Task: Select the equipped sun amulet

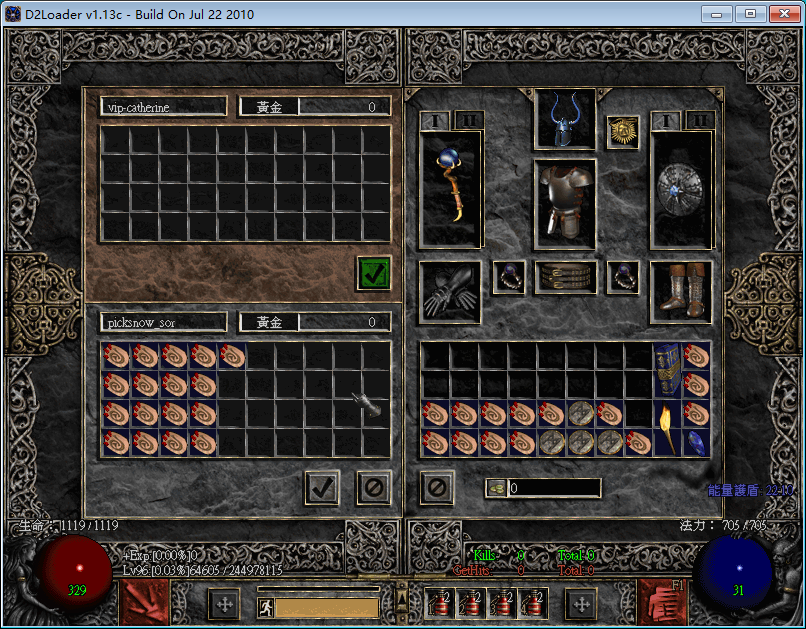Action: click(x=623, y=132)
